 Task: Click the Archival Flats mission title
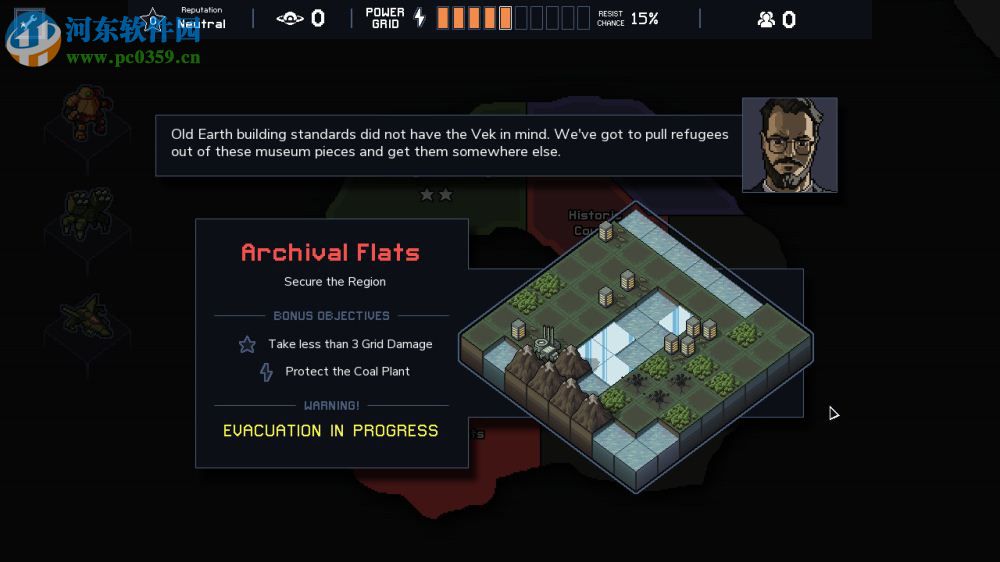pos(330,253)
